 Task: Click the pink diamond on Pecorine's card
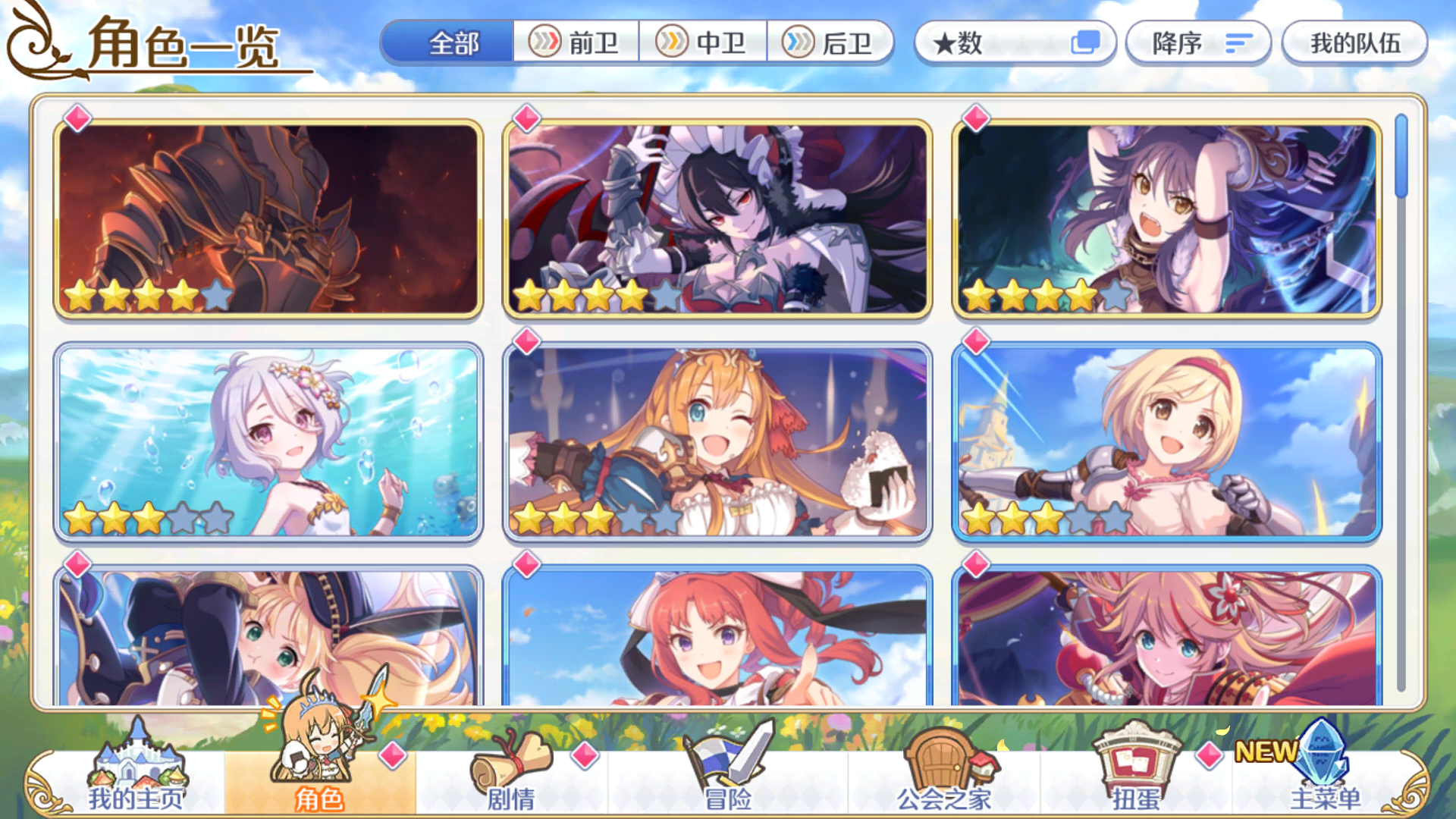(x=528, y=341)
